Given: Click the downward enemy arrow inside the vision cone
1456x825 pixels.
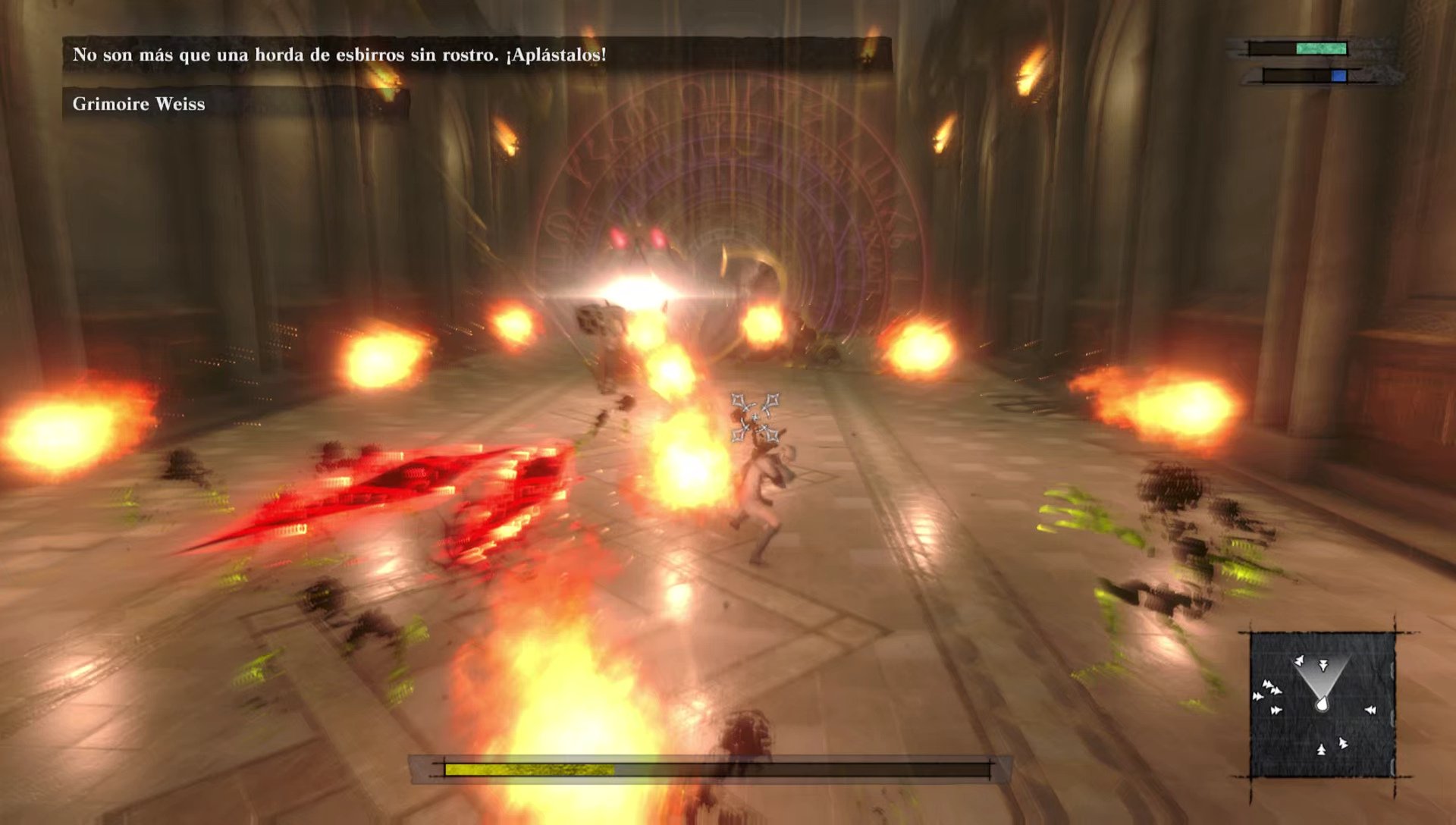Looking at the screenshot, I should (1323, 666).
